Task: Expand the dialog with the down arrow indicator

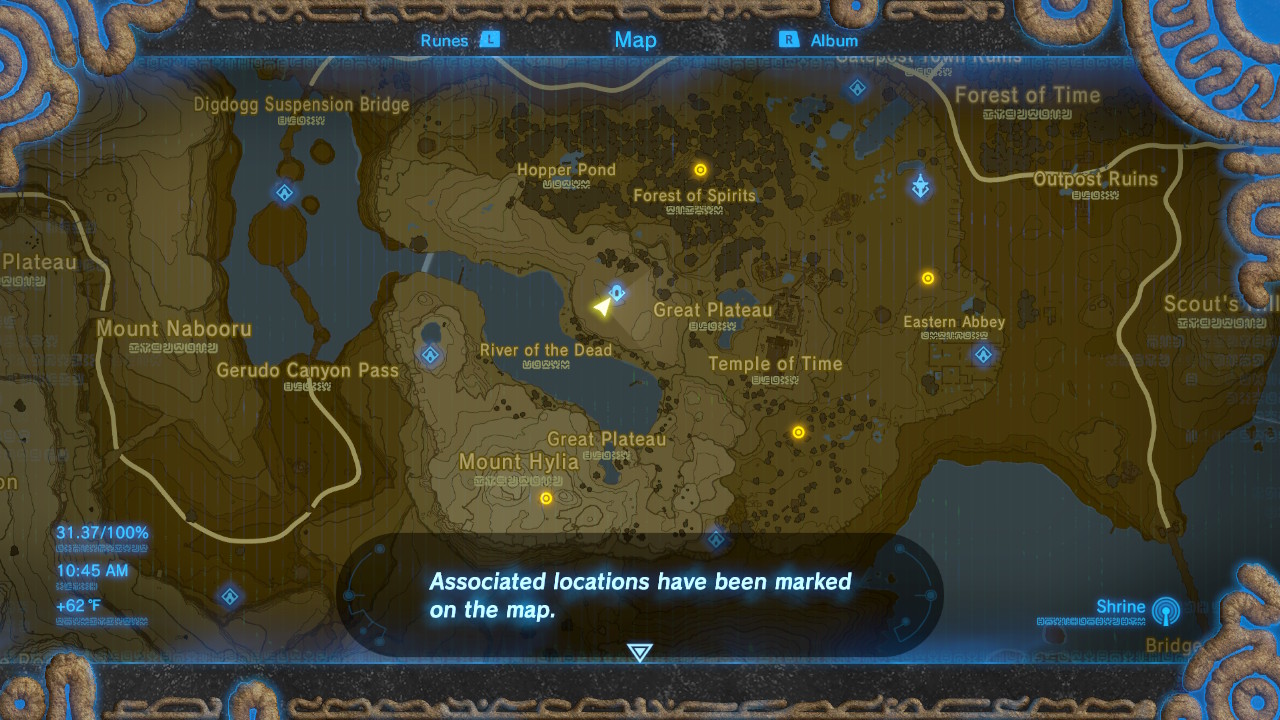Action: point(639,650)
